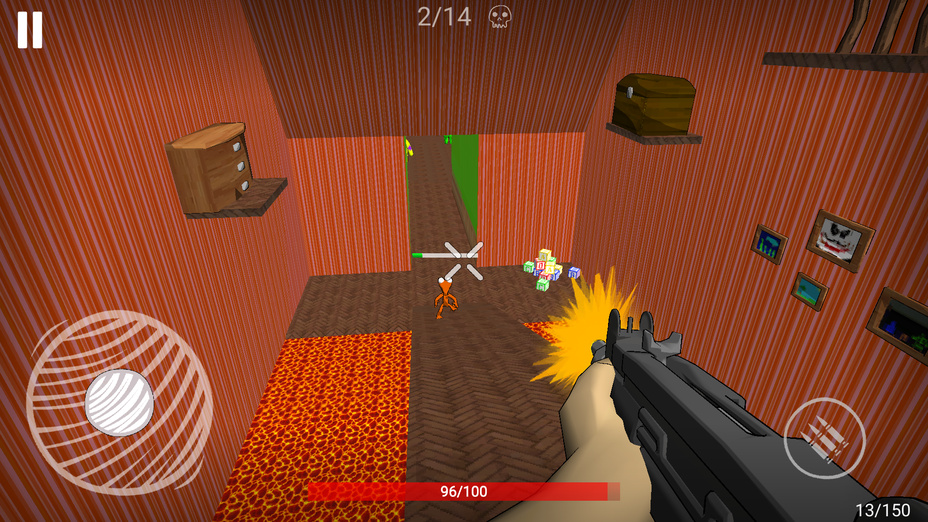The image size is (928, 522).
Task: Pause the game with the pause icon
Action: coord(30,30)
